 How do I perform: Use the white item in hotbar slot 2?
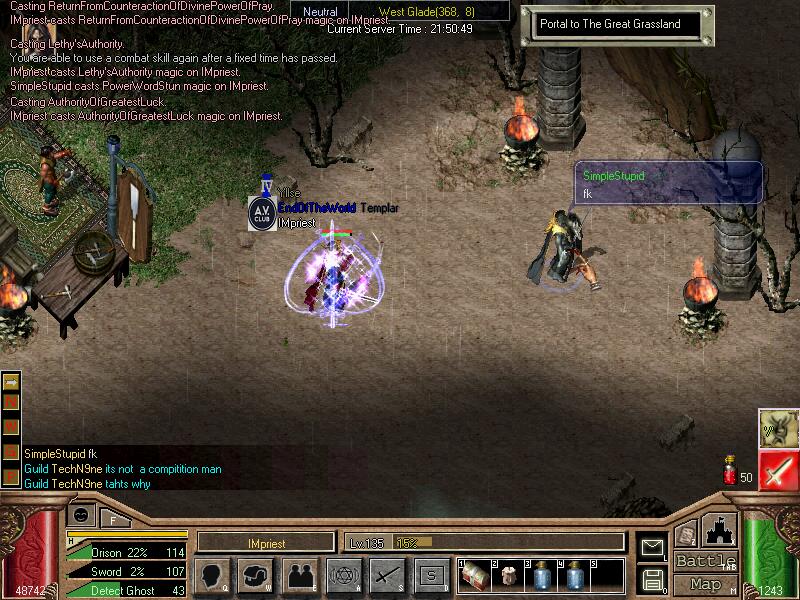508,576
